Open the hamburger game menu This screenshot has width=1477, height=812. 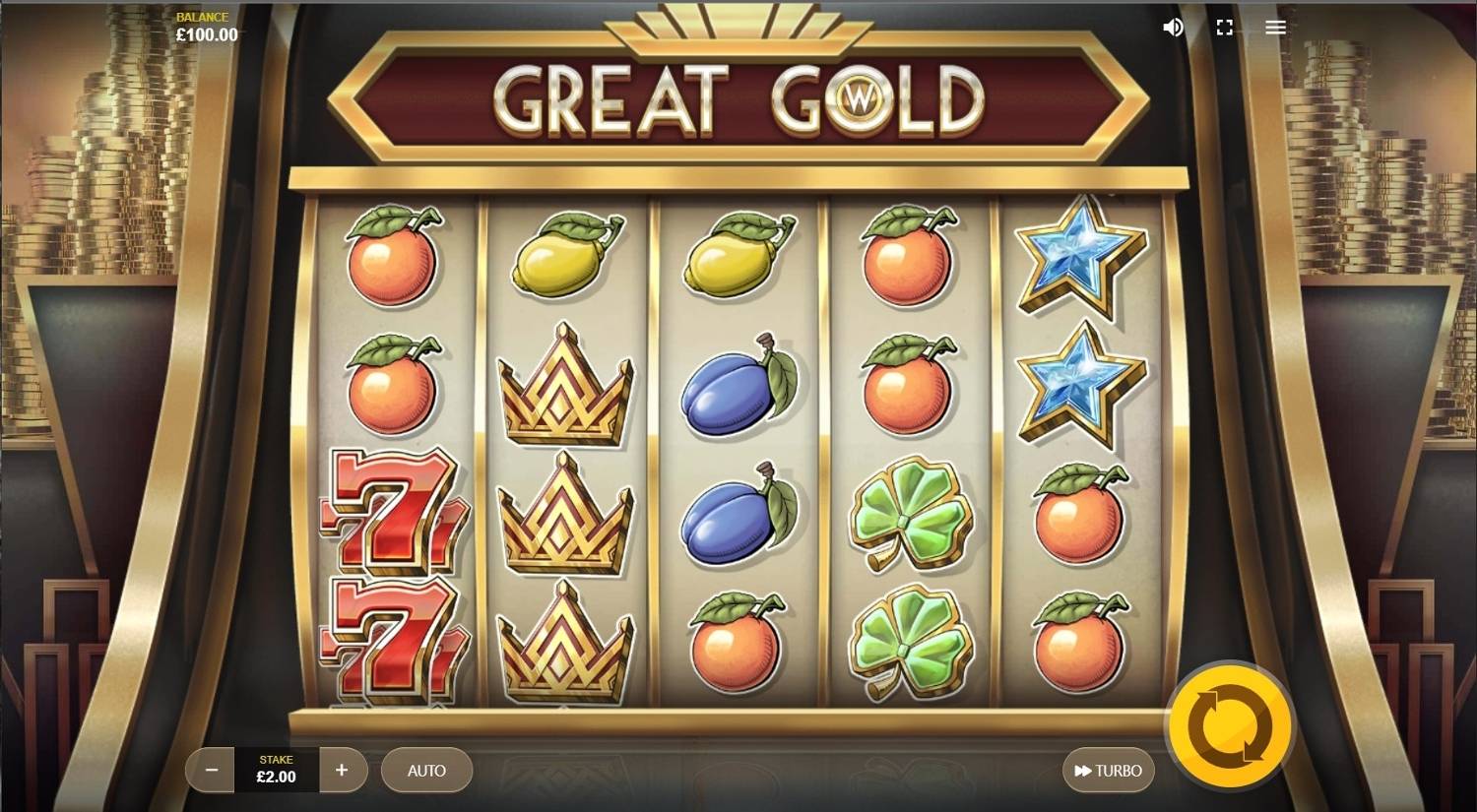click(x=1275, y=27)
